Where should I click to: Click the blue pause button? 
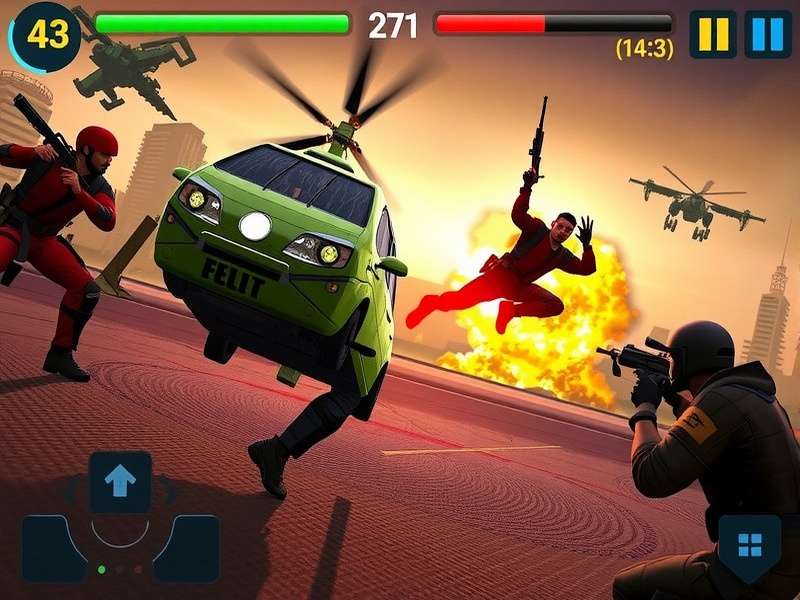pyautogui.click(x=768, y=34)
